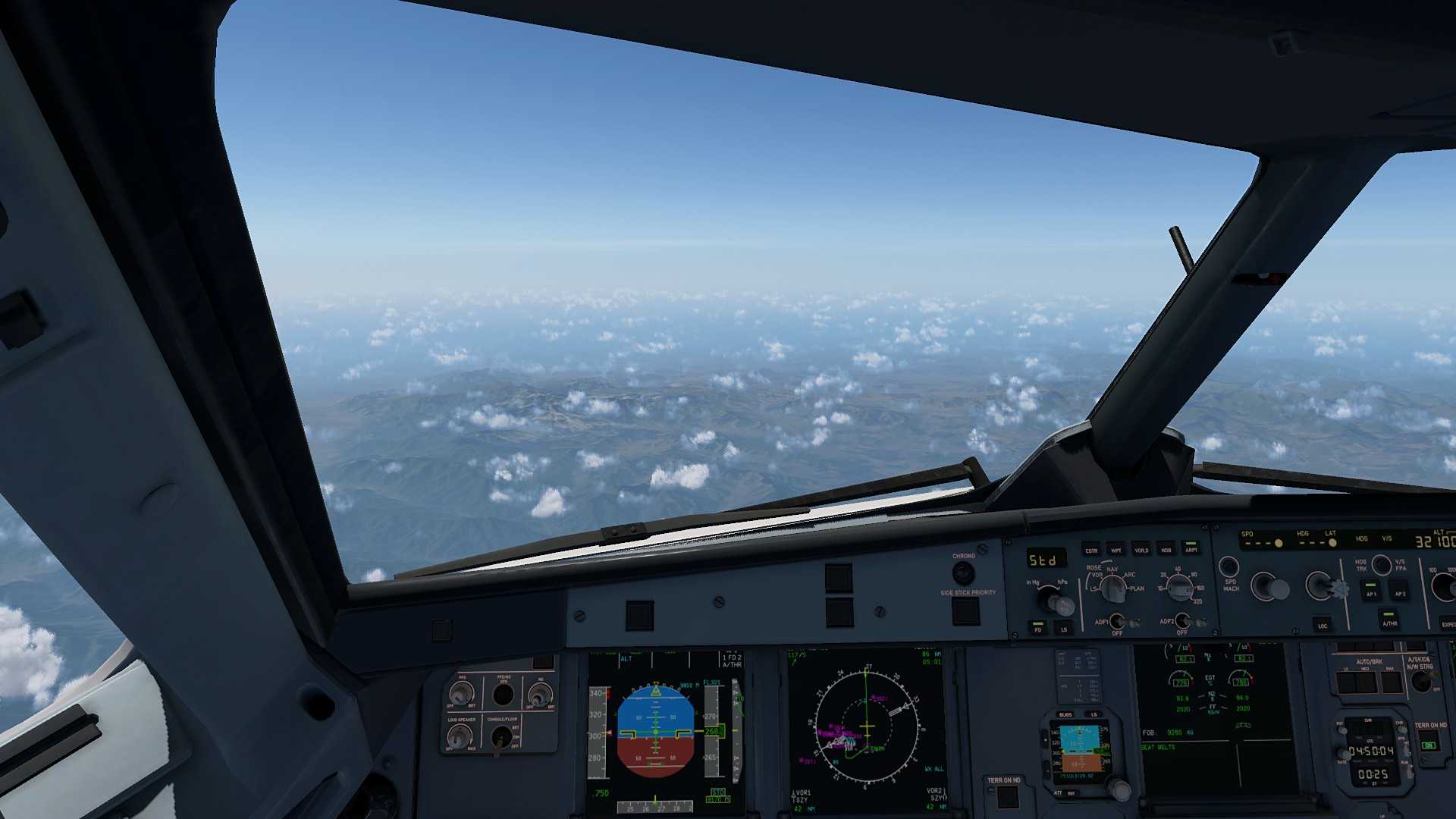1456x819 pixels.
Task: Toggle captain's TERR ON ND button
Action: pos(1007,796)
